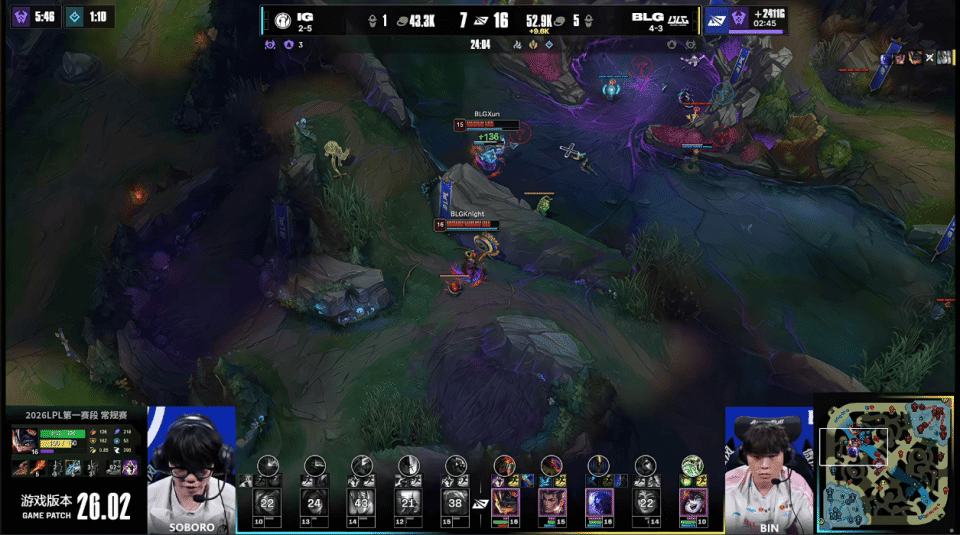The height and width of the screenshot is (535, 960).
Task: Select the level 15 BLG champion portrait
Action: (x=552, y=500)
